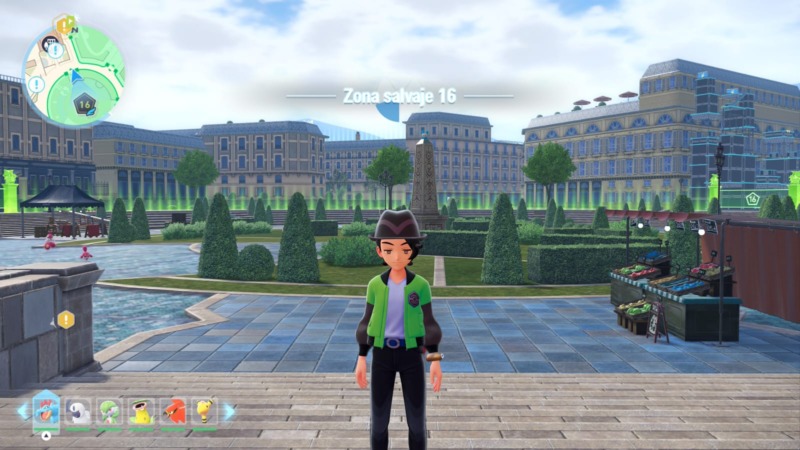The width and height of the screenshot is (800, 450).
Task: Select Feraligatr in the party bar
Action: (46, 410)
